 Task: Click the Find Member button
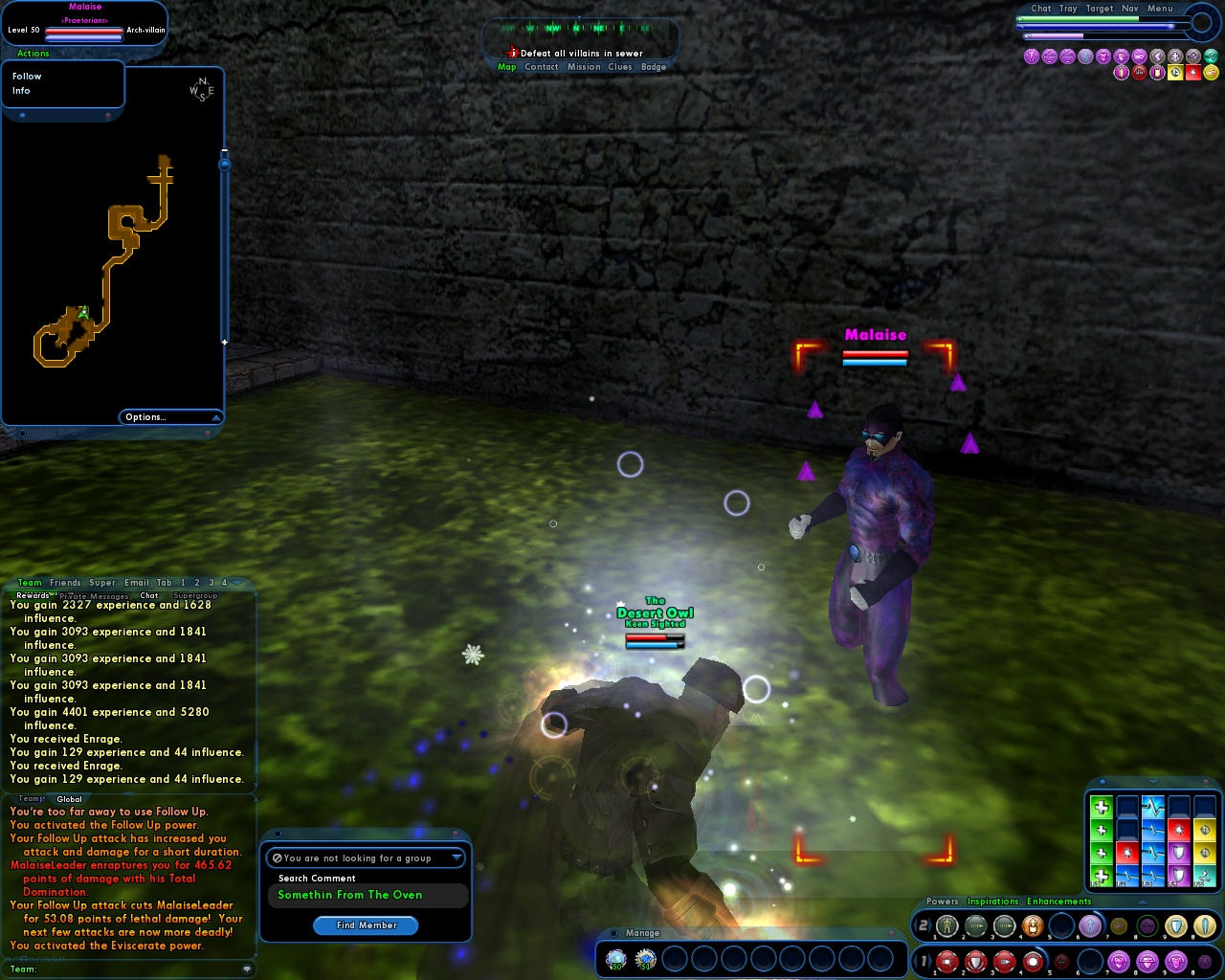tap(366, 925)
